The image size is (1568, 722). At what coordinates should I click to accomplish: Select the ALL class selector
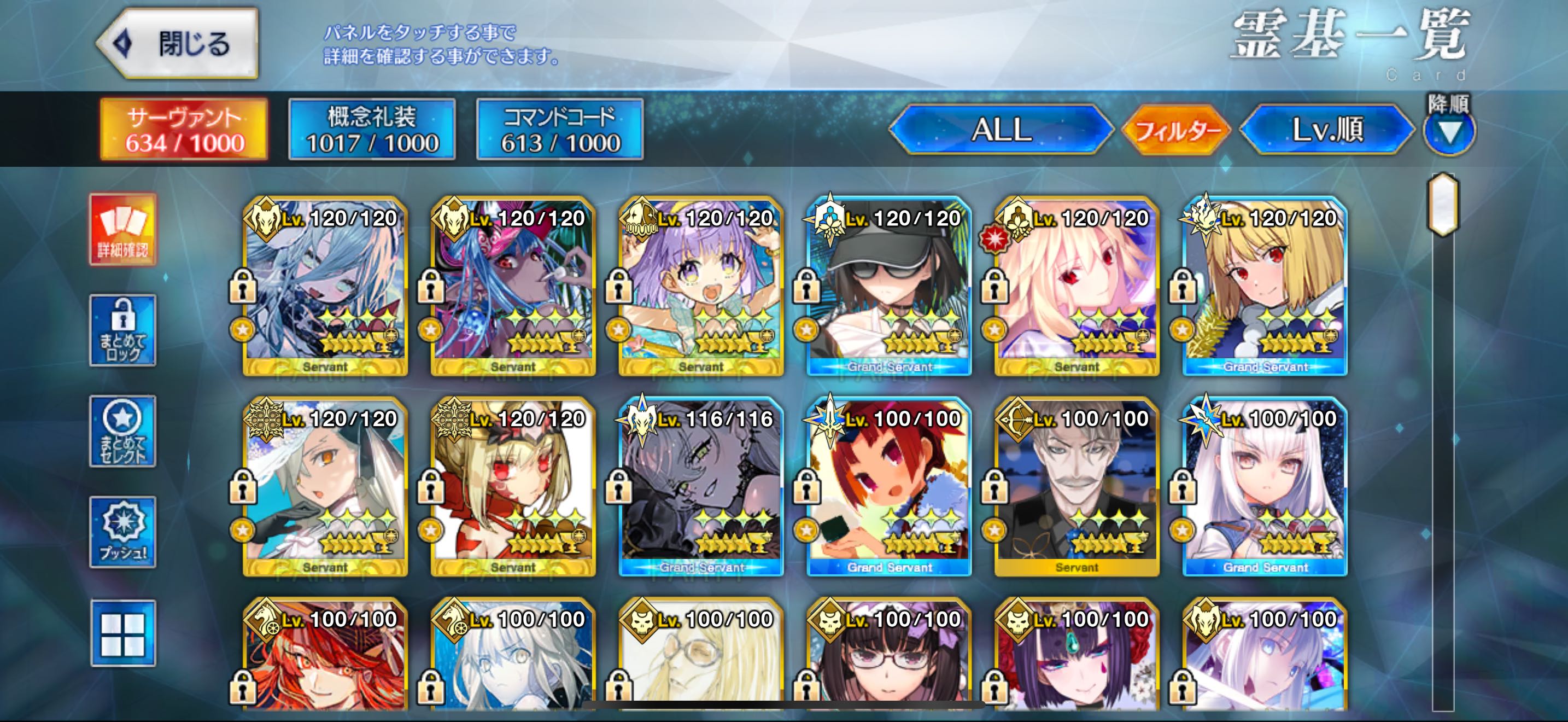pos(1001,130)
